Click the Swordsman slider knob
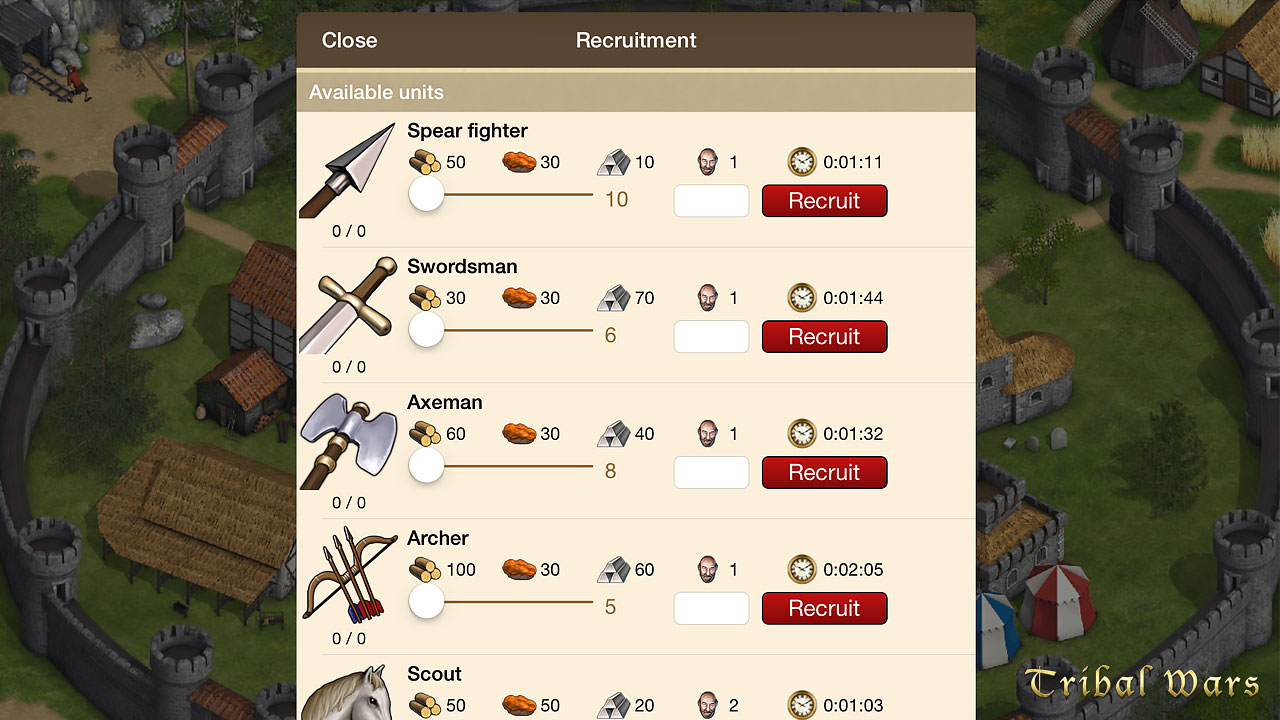Image resolution: width=1280 pixels, height=720 pixels. coord(427,330)
